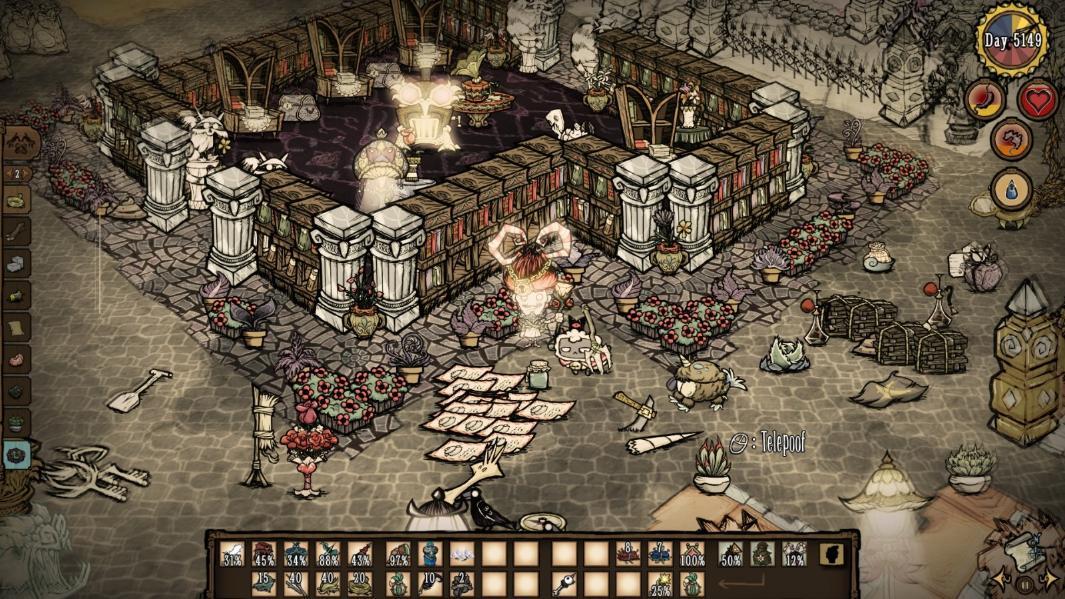Select the key item in the inventory

pyautogui.click(x=563, y=583)
